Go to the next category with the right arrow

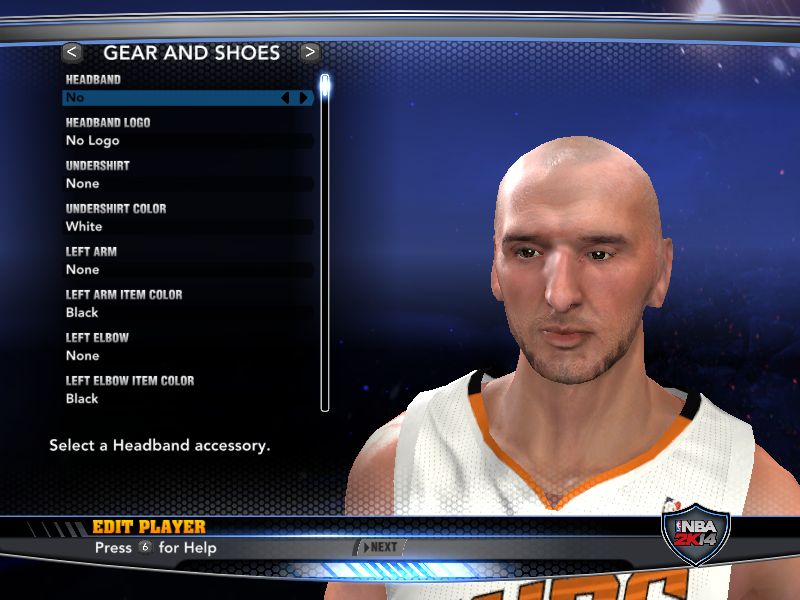point(310,52)
